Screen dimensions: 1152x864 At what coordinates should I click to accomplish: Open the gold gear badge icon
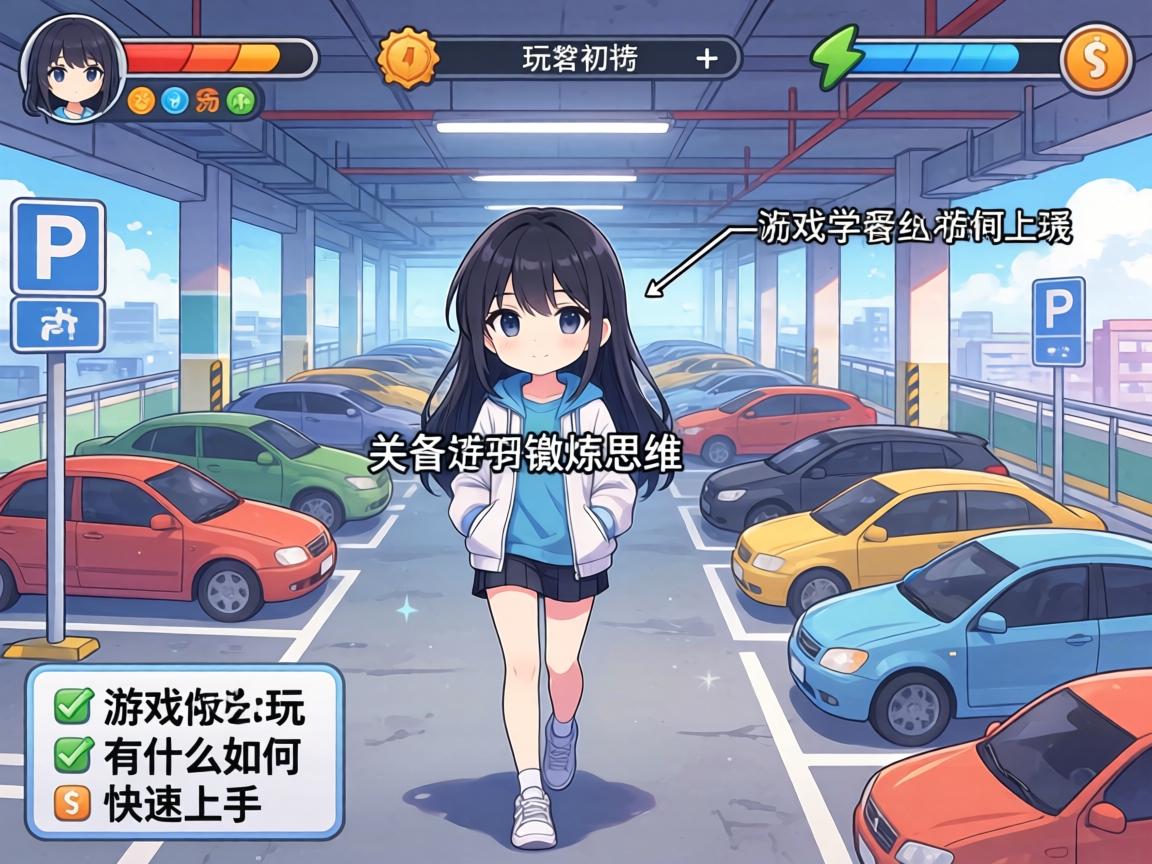click(408, 58)
